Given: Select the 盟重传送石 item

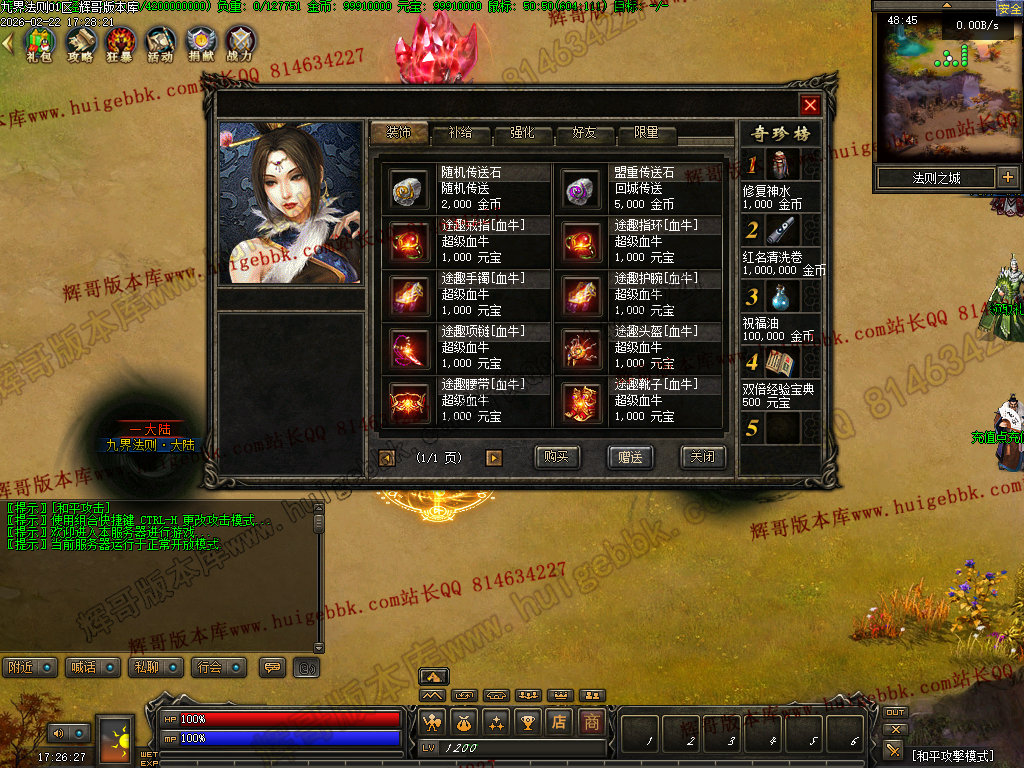Looking at the screenshot, I should [580, 189].
